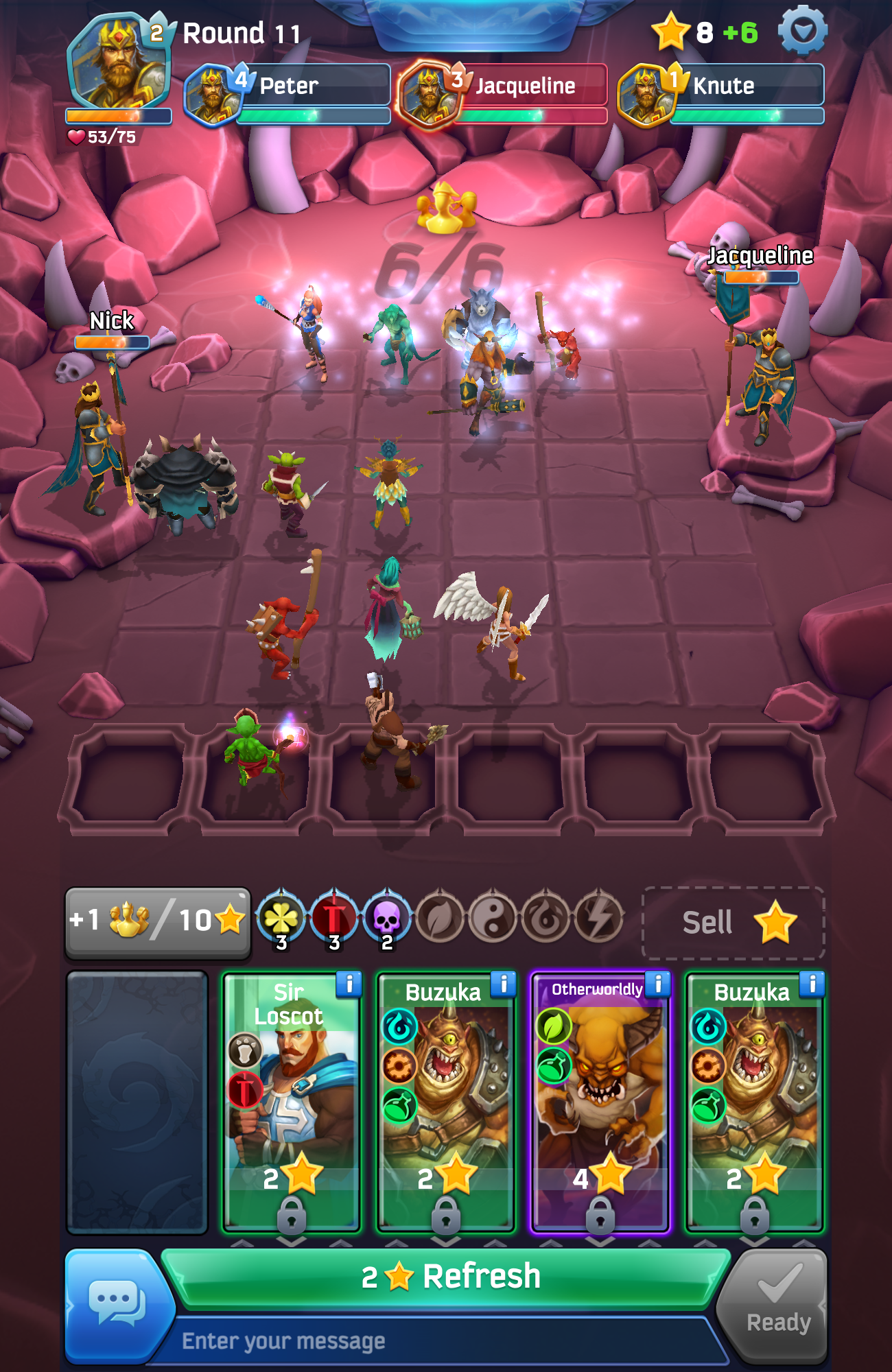Unlock the rightmost Buzuka card
The height and width of the screenshot is (1372, 892).
(755, 1213)
